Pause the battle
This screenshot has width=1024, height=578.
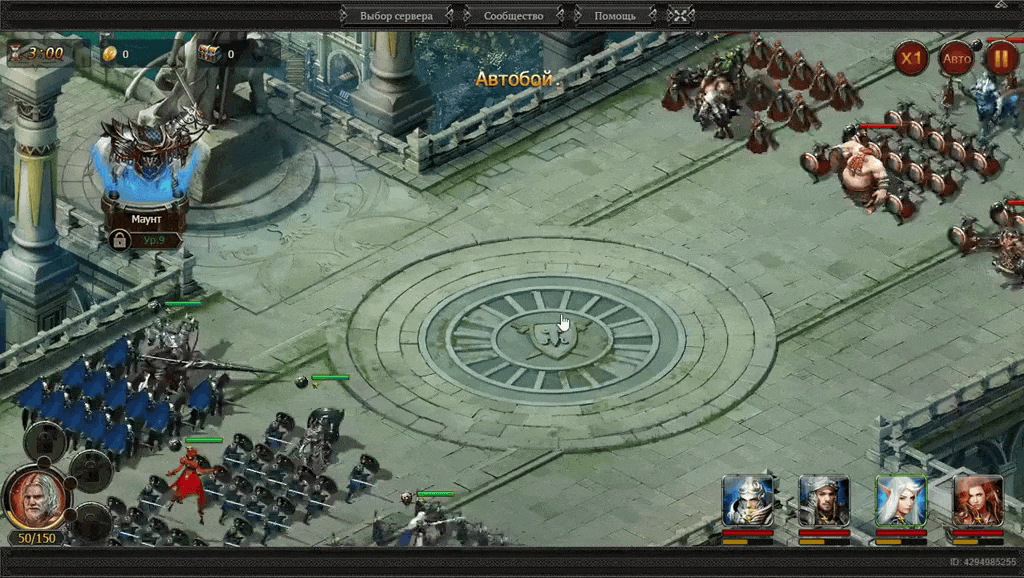[x=1001, y=58]
